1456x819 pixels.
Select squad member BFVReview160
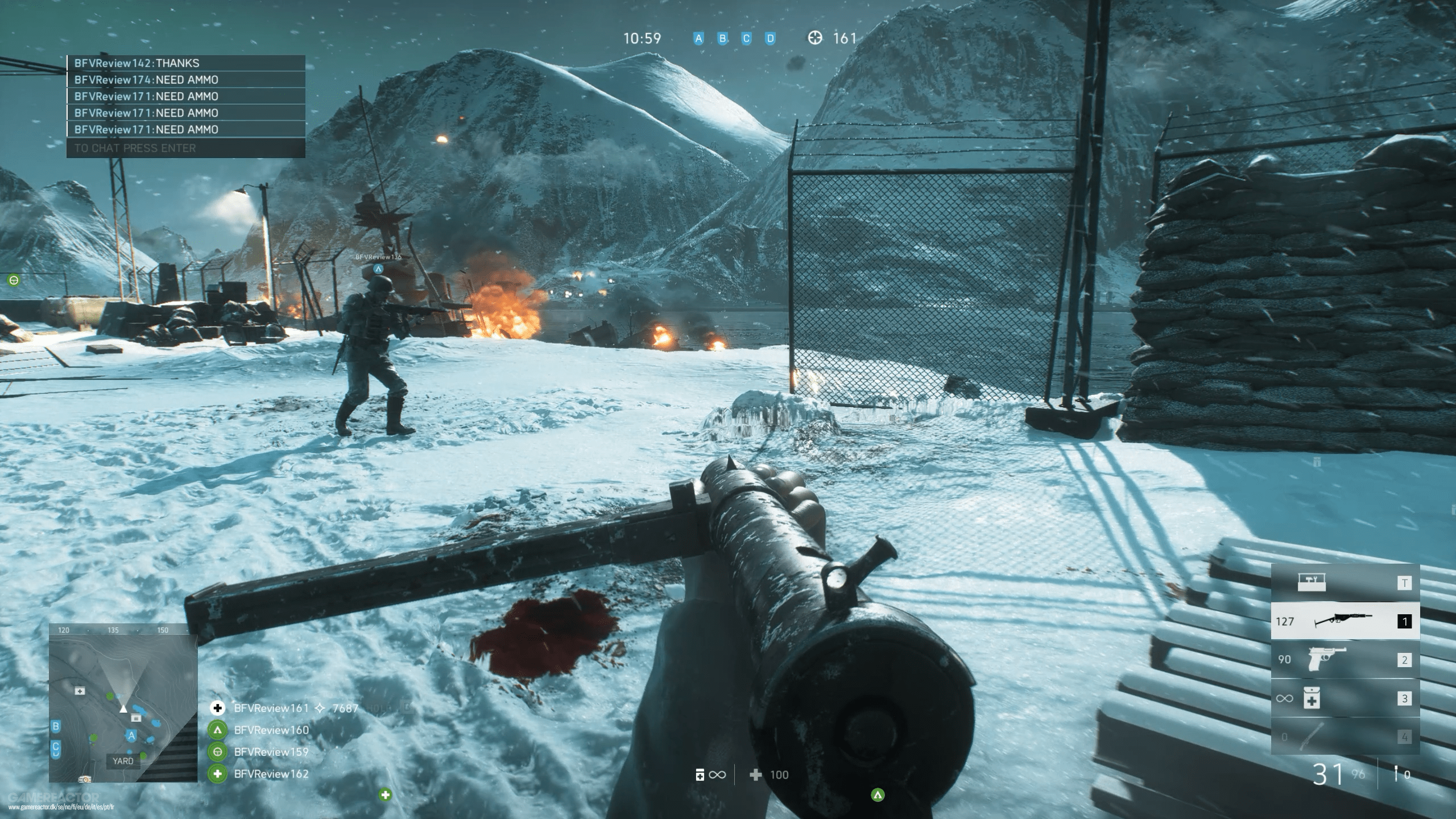[x=271, y=730]
